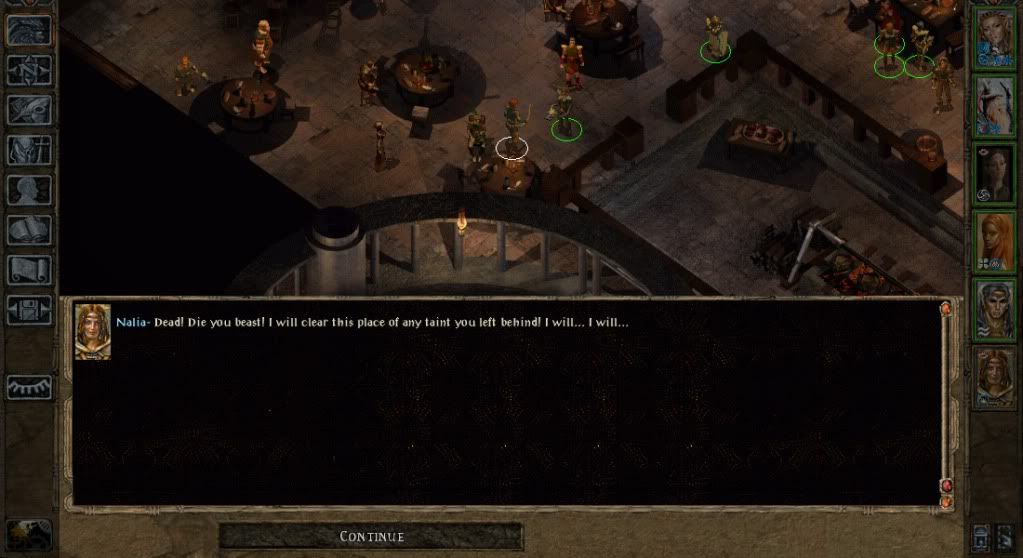Open the priest scroll (scroll icon)
The height and width of the screenshot is (558, 1023).
(x=29, y=270)
